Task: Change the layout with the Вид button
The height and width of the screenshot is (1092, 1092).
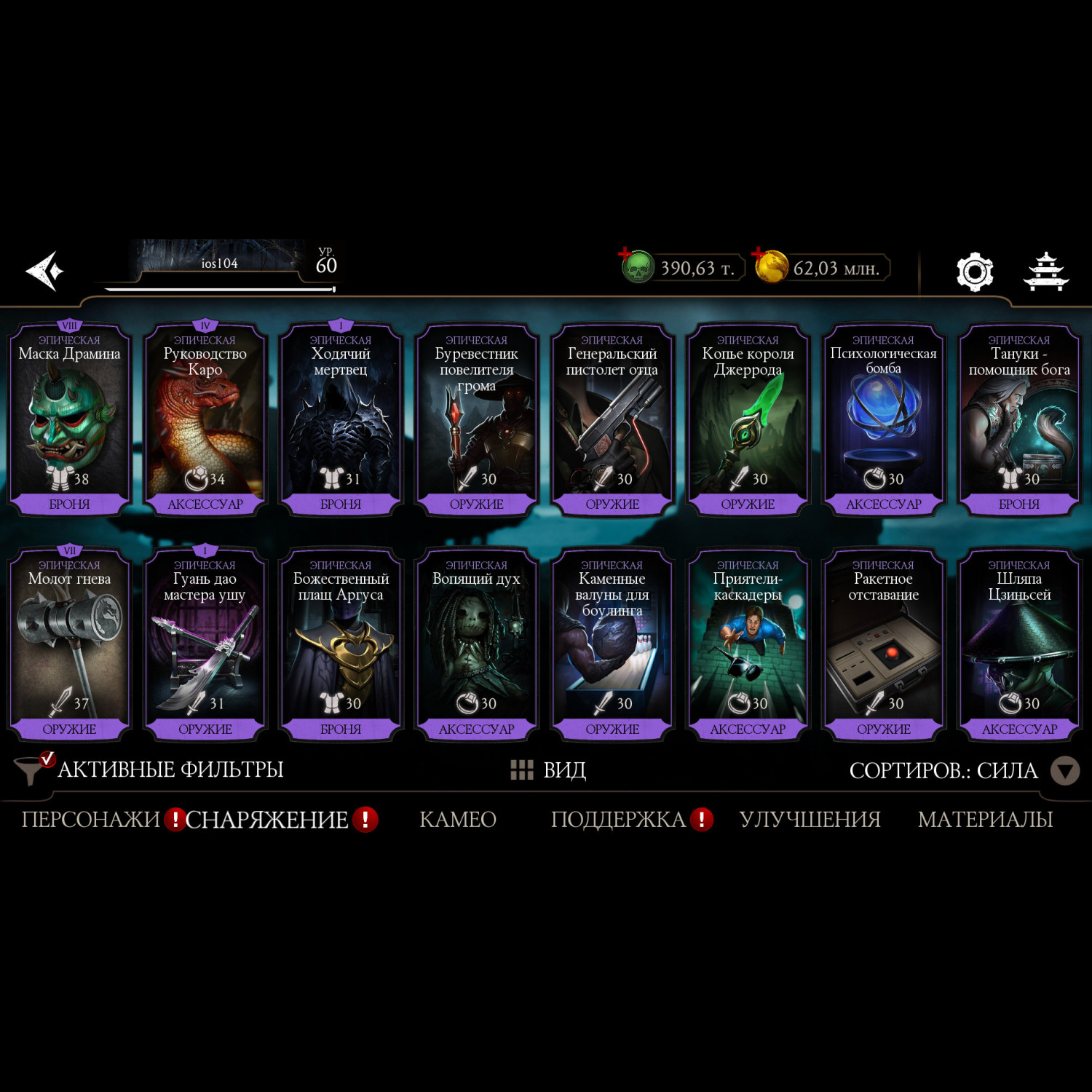Action: (549, 769)
